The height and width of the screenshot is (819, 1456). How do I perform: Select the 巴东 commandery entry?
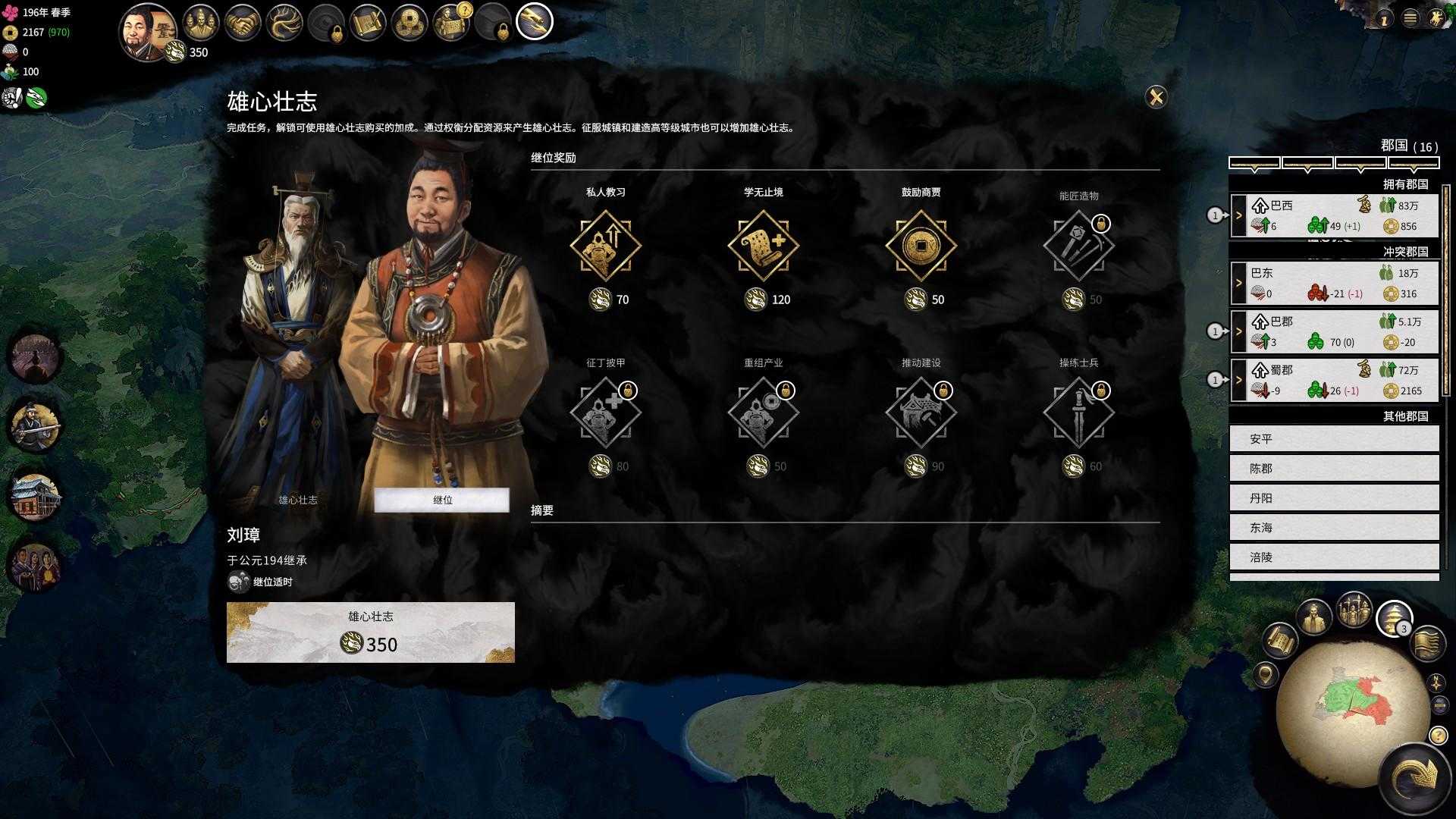[1335, 283]
